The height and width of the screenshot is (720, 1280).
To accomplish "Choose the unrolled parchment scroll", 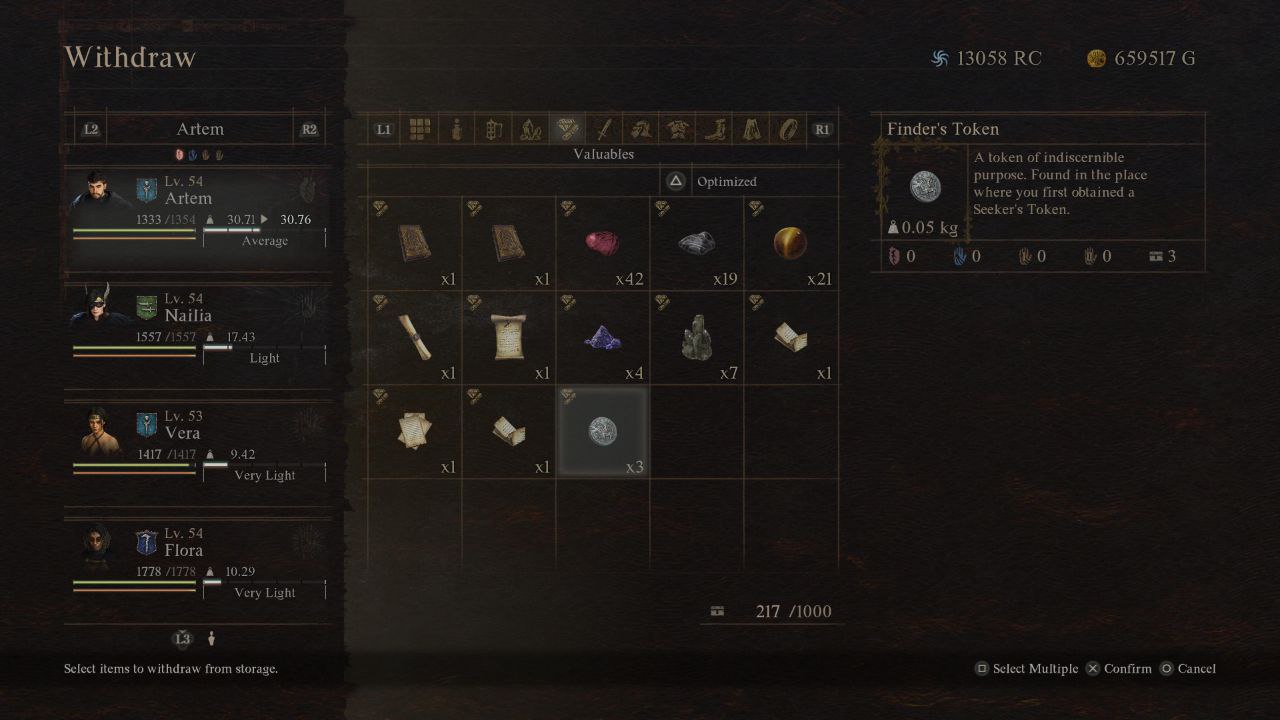I will 508,338.
